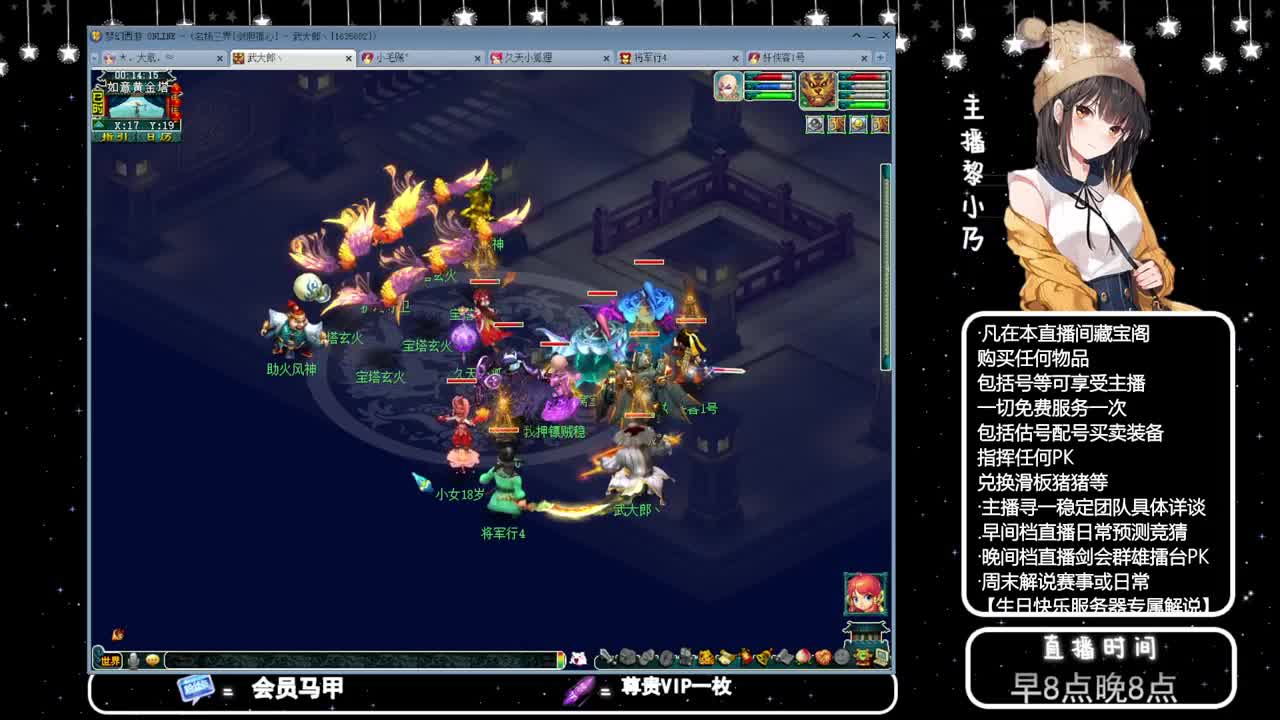Viewport: 1280px width, 720px height.
Task: Click the coin icon under the character portraits
Action: coord(857,125)
